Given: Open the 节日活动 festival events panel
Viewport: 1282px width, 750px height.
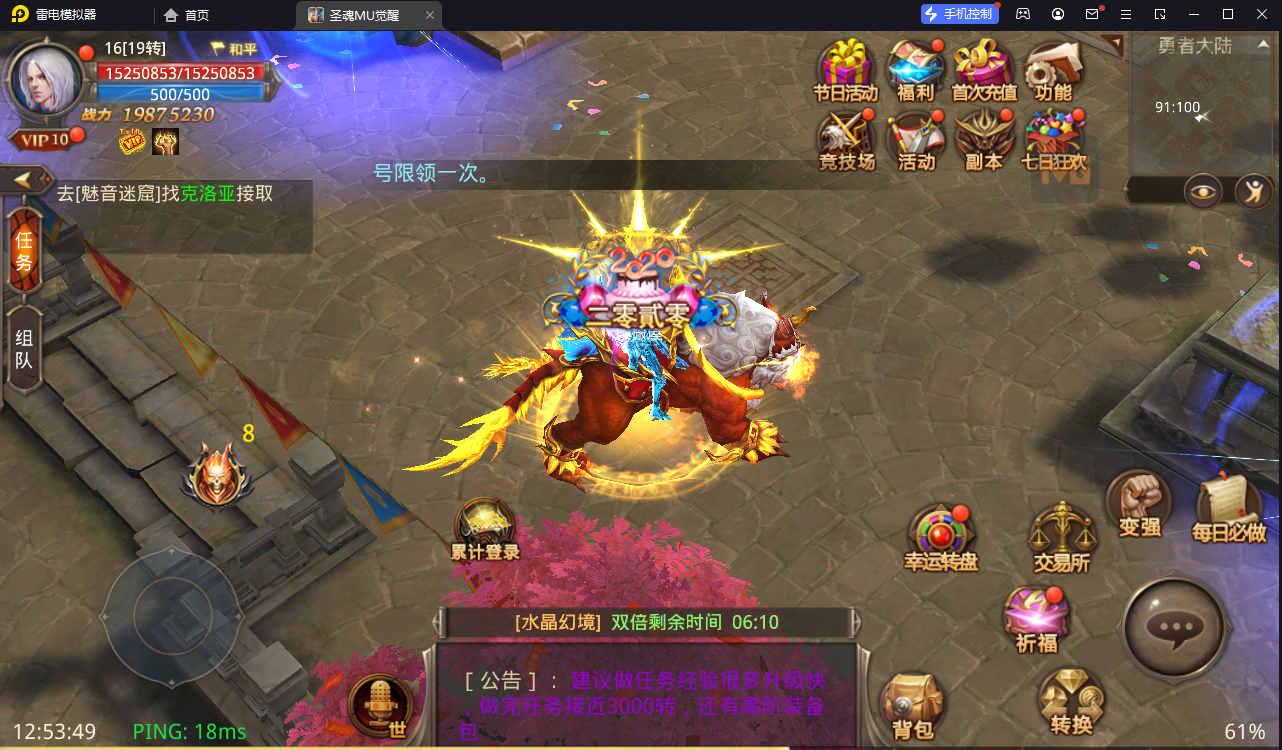Looking at the screenshot, I should pyautogui.click(x=846, y=70).
